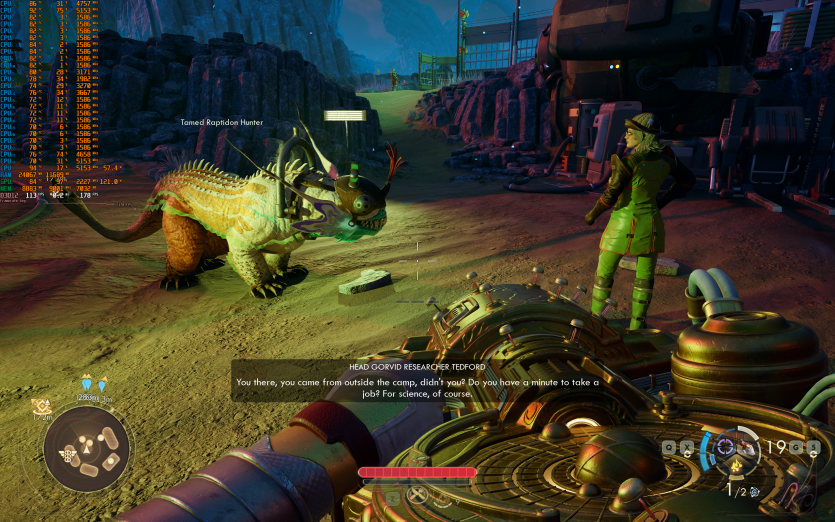
Task: Open the circular radar minimap
Action: click(87, 449)
